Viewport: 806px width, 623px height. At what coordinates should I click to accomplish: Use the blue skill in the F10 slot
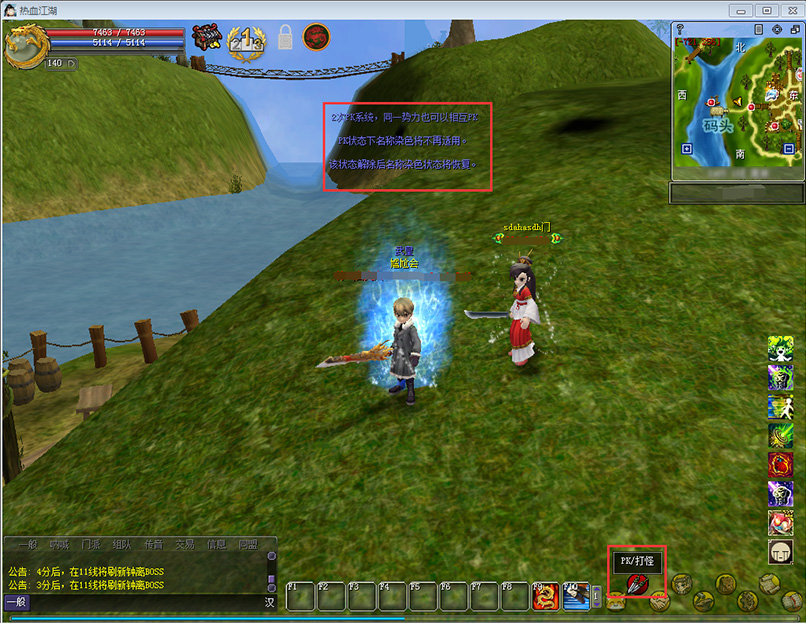pos(576,596)
